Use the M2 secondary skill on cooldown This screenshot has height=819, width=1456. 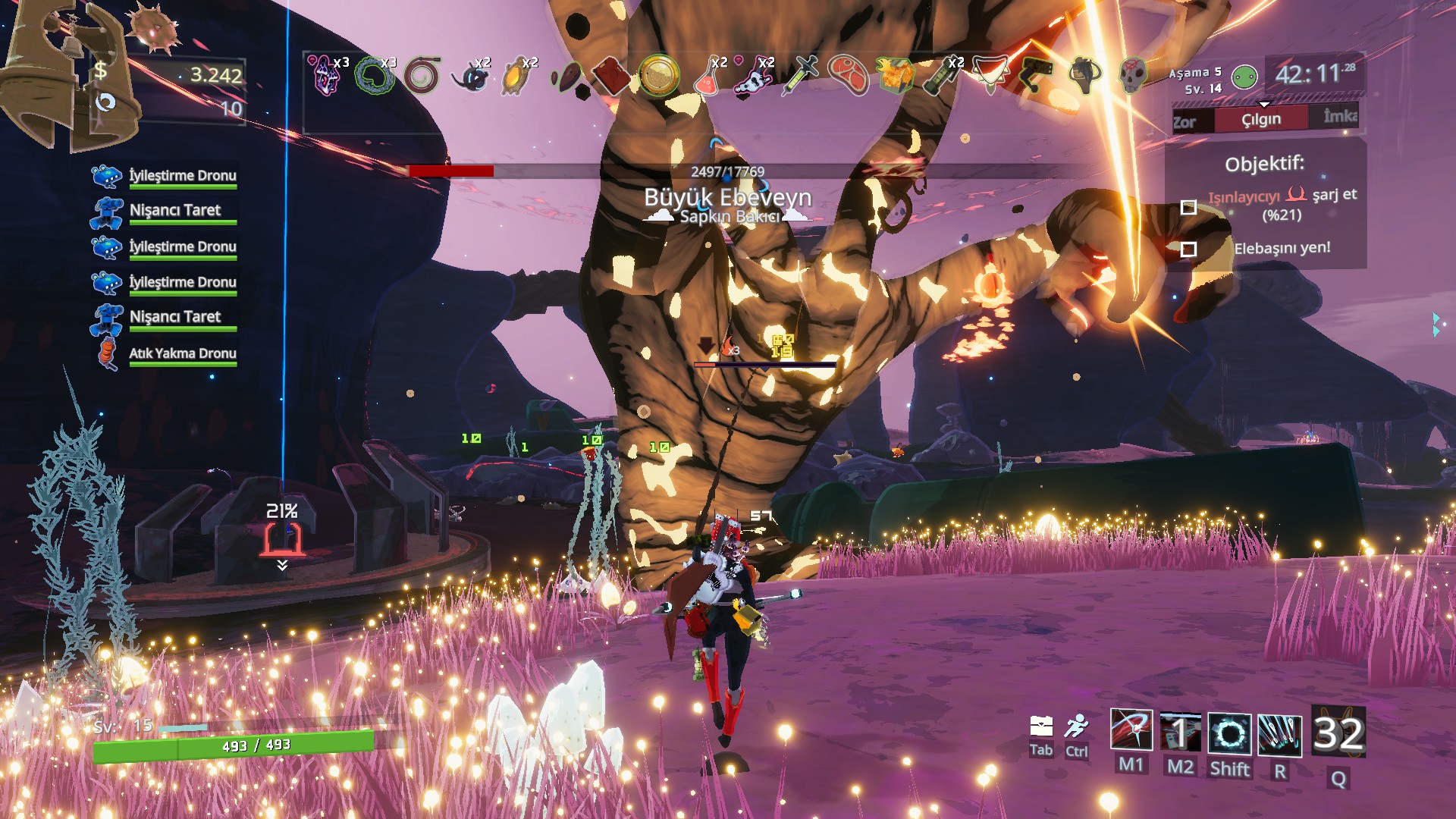pyautogui.click(x=1180, y=733)
